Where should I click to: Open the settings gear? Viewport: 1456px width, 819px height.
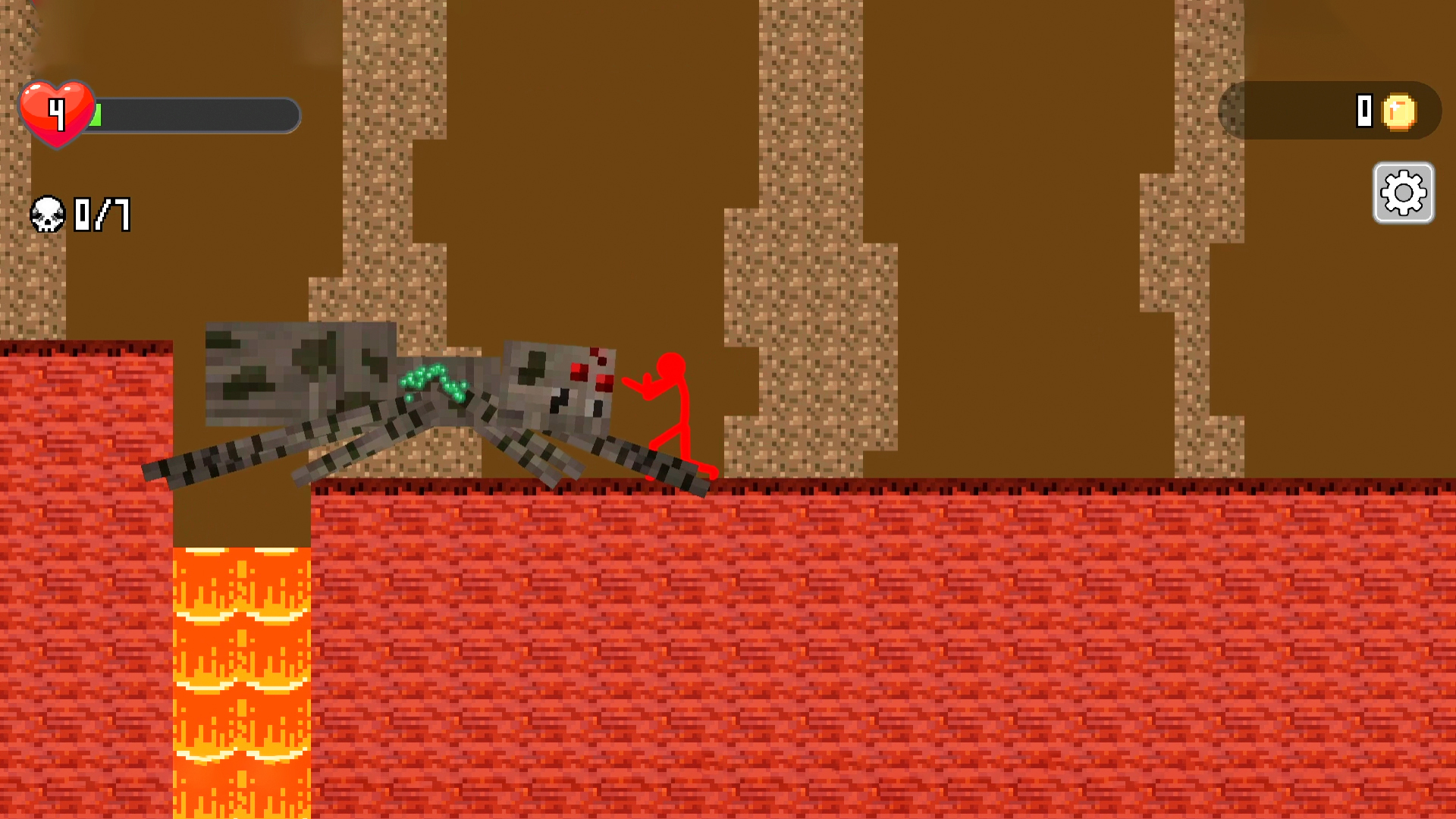tap(1403, 194)
